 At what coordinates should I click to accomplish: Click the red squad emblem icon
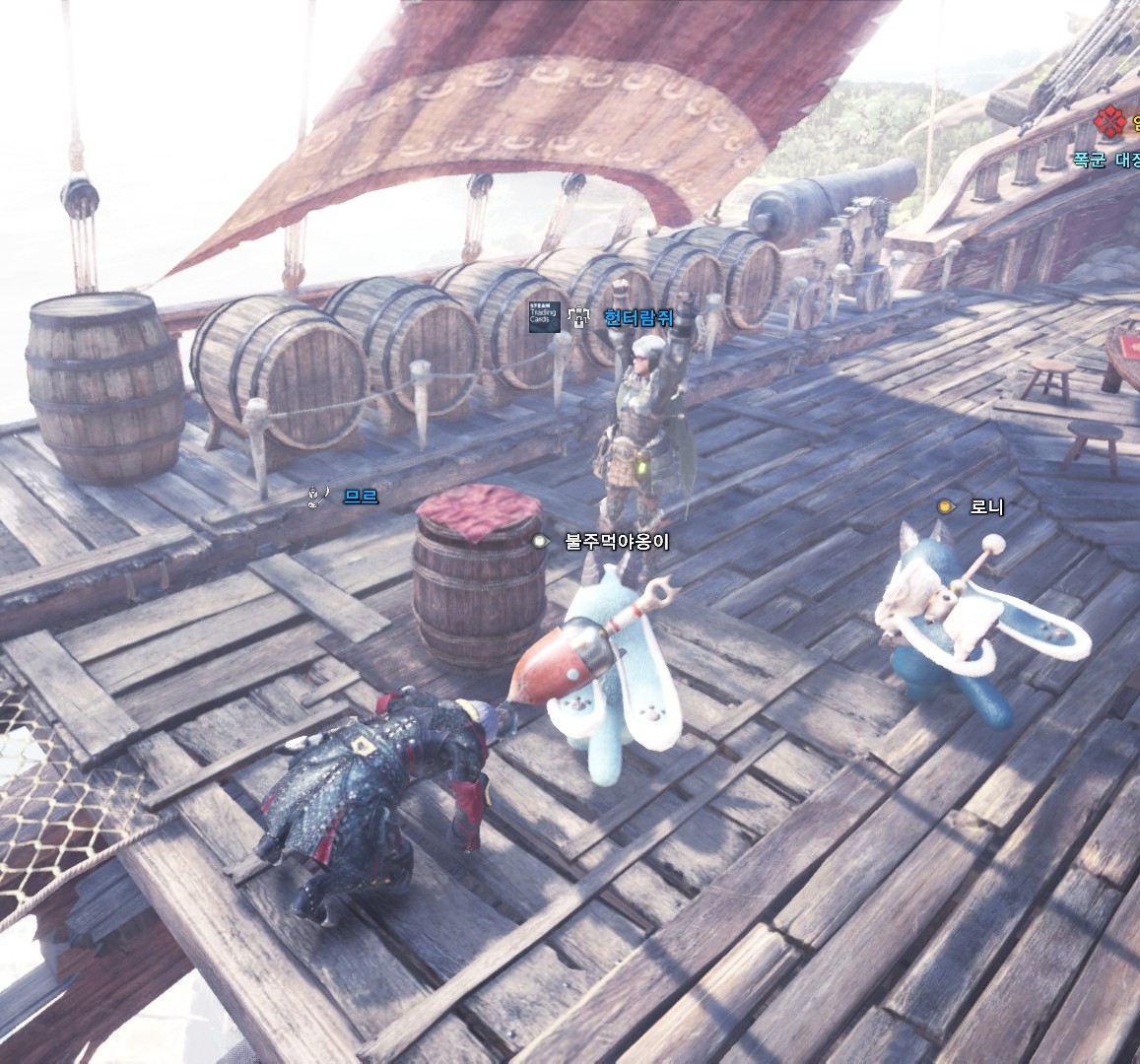[1110, 121]
